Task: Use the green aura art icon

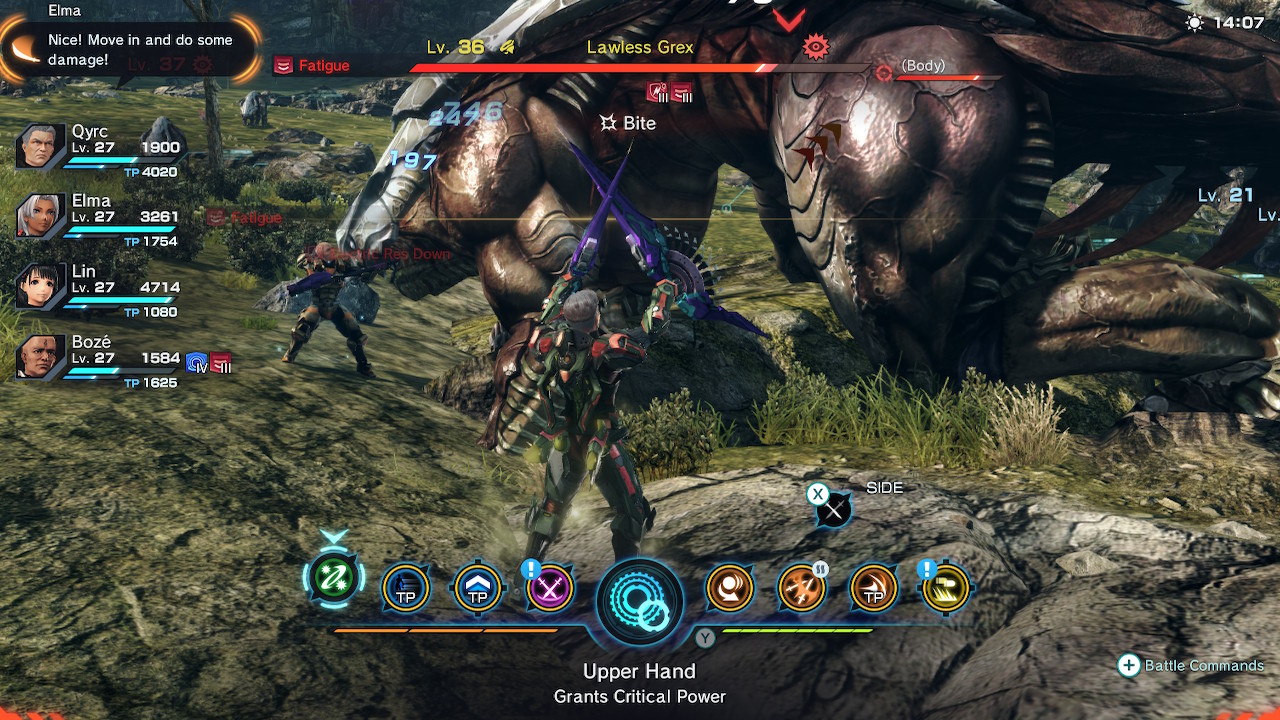Action: (334, 579)
